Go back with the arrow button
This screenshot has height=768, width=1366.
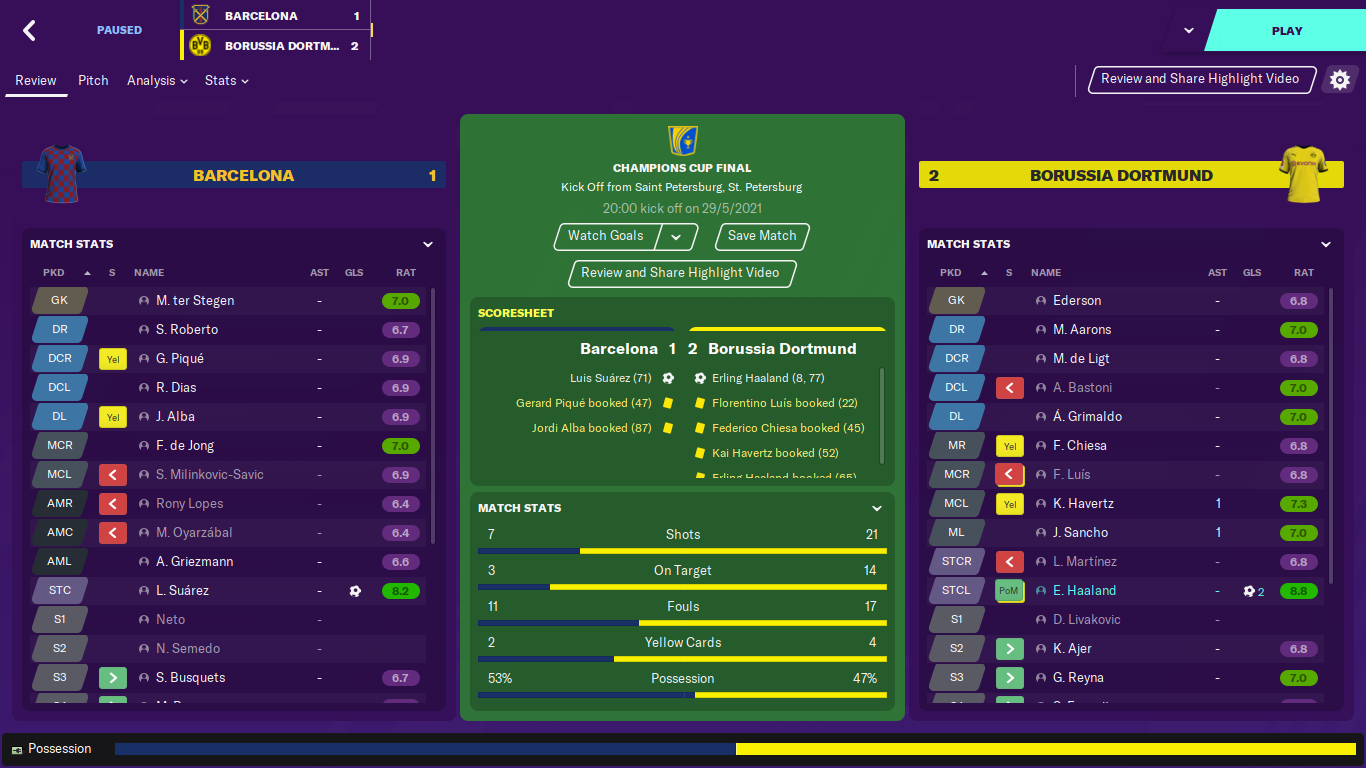(30, 31)
